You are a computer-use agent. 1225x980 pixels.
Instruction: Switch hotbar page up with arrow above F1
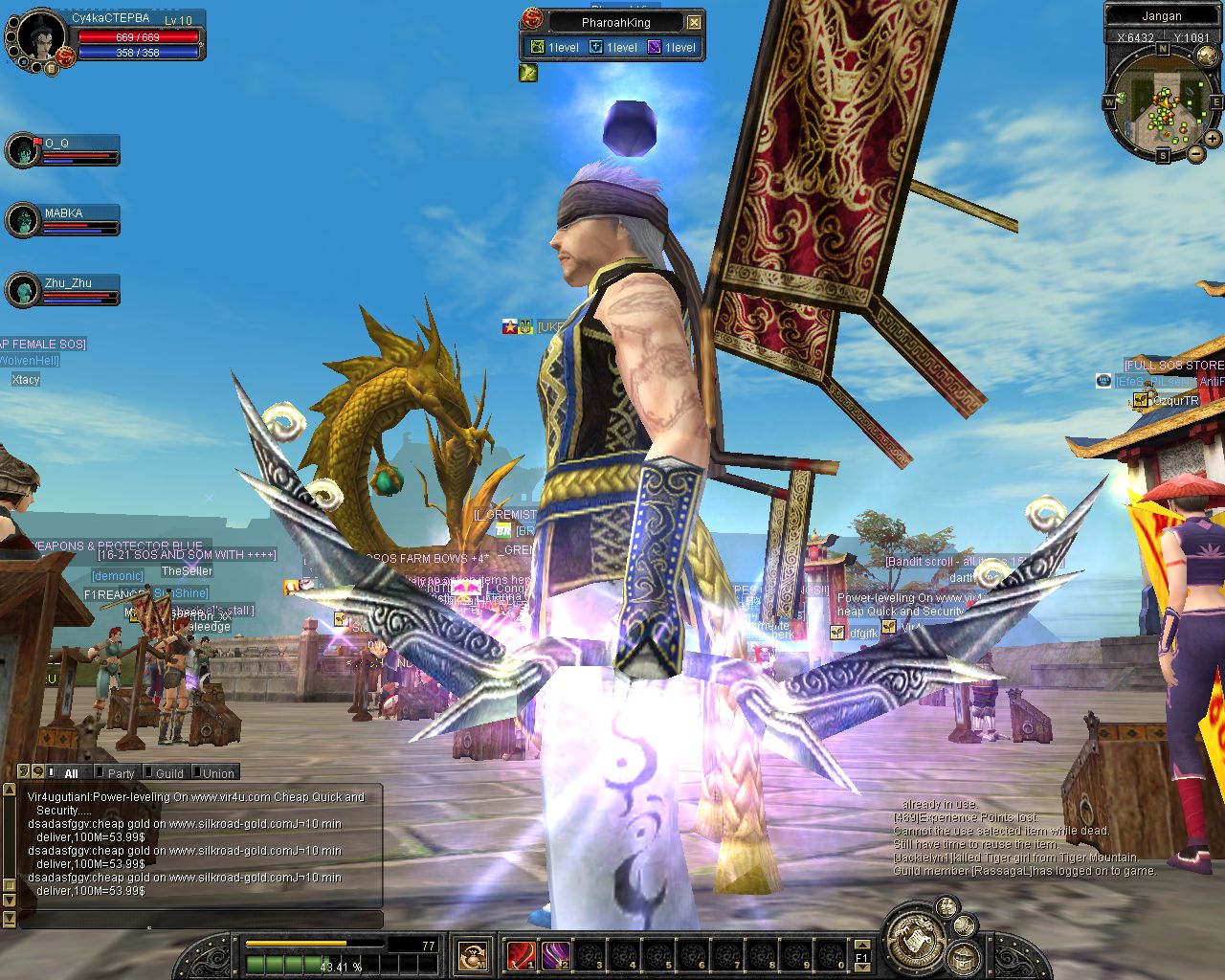coord(862,945)
